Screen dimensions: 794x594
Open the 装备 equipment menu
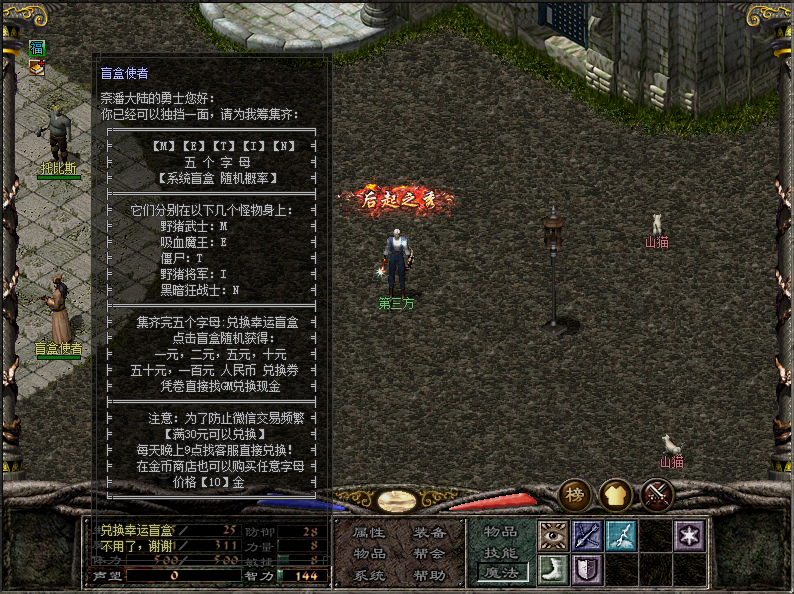428,533
